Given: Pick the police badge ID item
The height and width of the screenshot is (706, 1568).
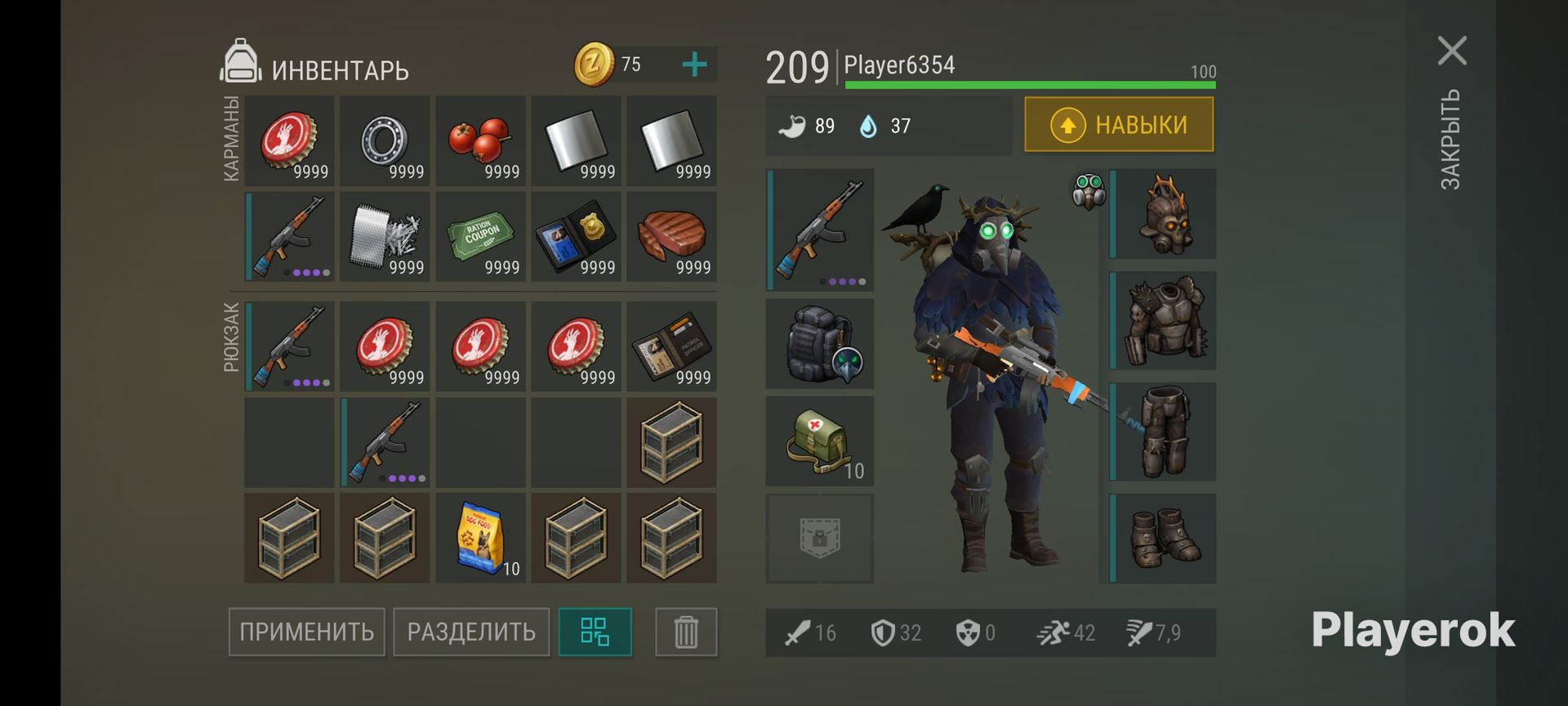Looking at the screenshot, I should (x=576, y=237).
